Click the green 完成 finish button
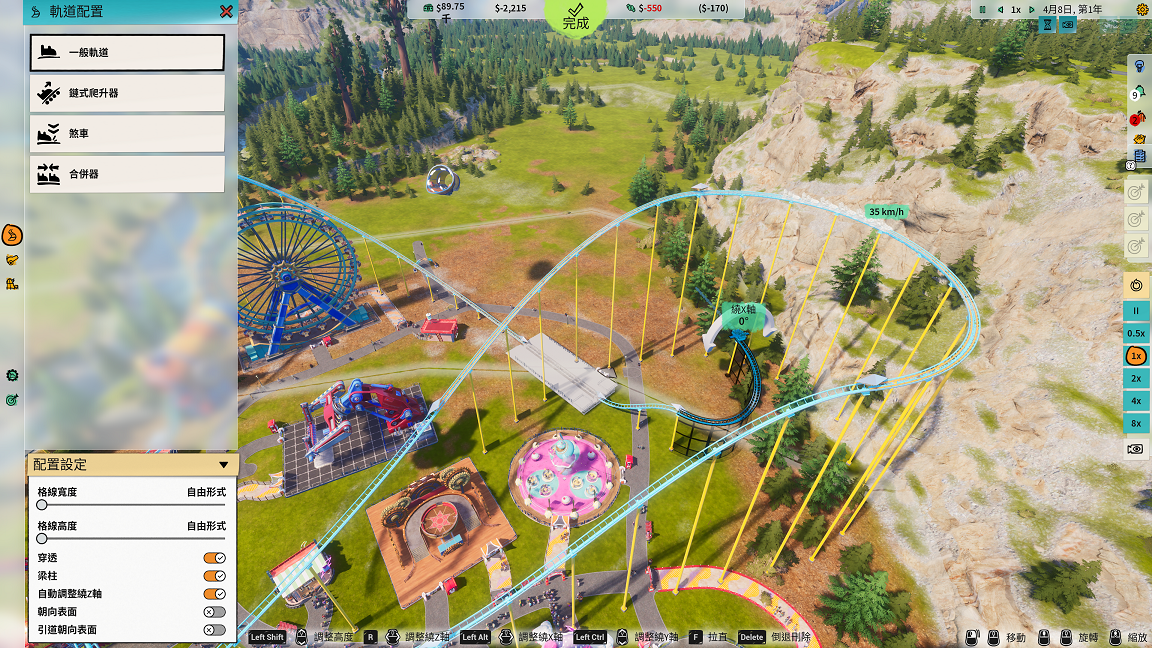The image size is (1152, 648). [576, 16]
